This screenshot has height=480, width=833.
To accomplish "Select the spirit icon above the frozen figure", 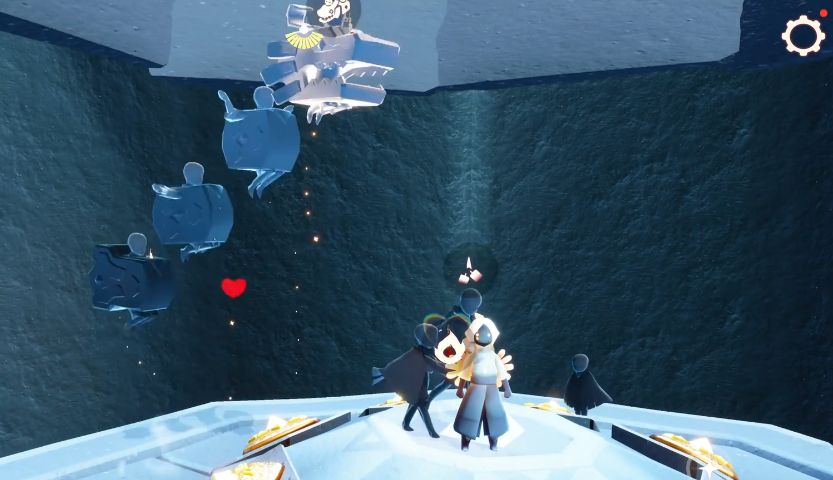I will click(333, 12).
